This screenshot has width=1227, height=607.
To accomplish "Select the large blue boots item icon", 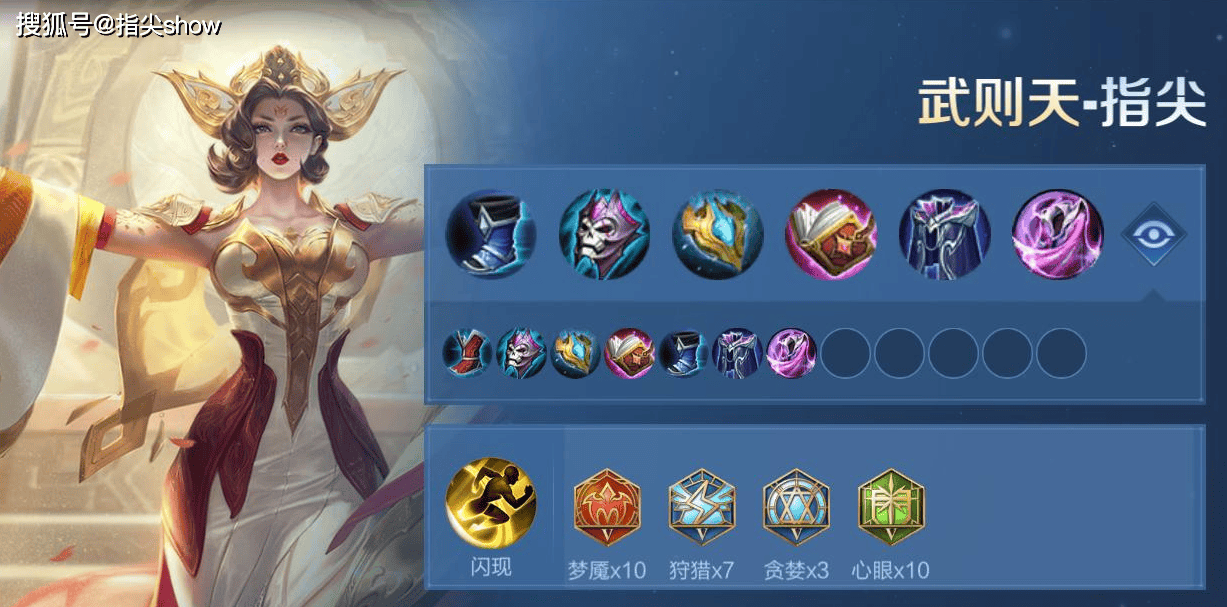I will tap(491, 235).
